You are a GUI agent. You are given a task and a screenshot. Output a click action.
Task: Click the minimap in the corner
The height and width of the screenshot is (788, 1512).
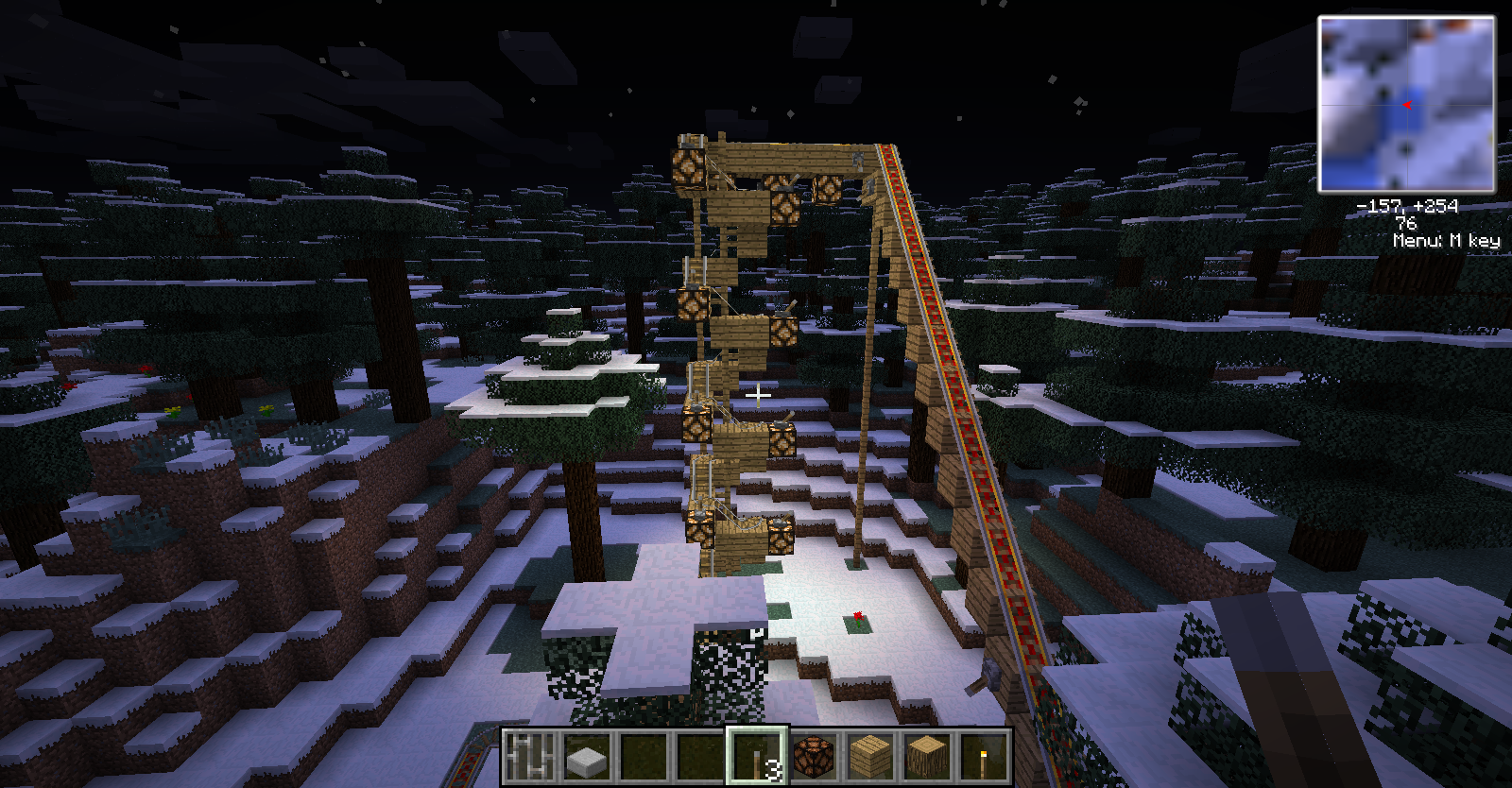click(x=1406, y=104)
